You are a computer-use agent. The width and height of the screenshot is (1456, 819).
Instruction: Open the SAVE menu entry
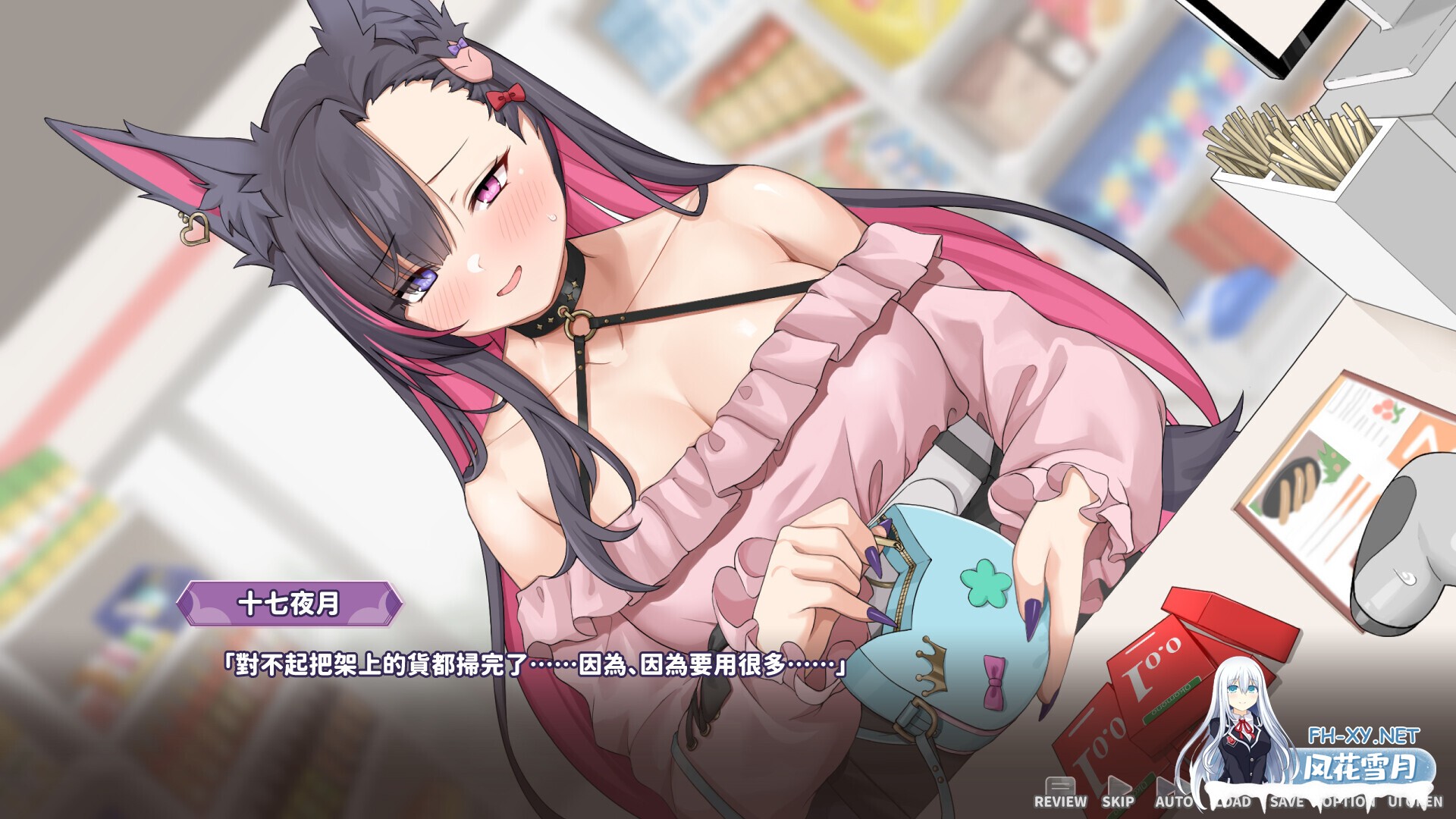click(x=1288, y=802)
